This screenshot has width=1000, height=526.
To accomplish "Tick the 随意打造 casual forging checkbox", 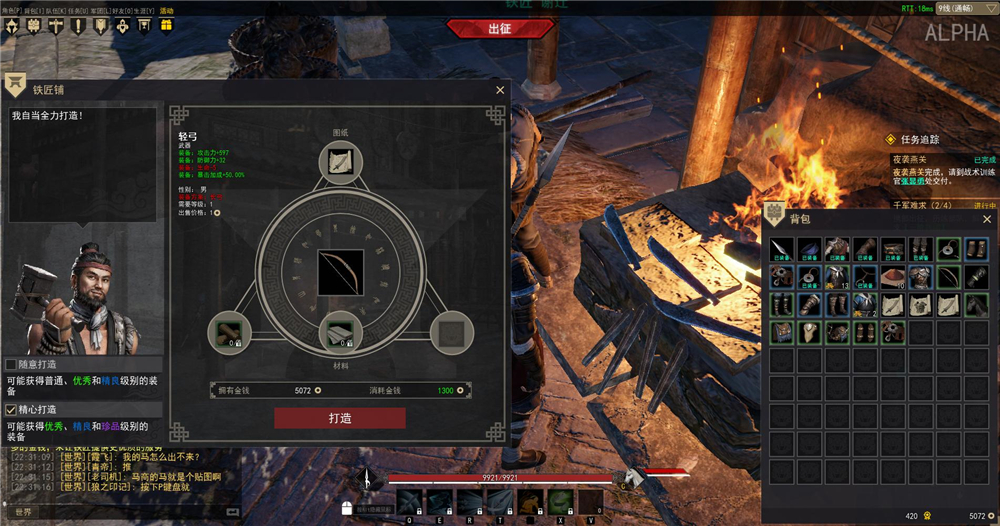I will click(x=11, y=364).
